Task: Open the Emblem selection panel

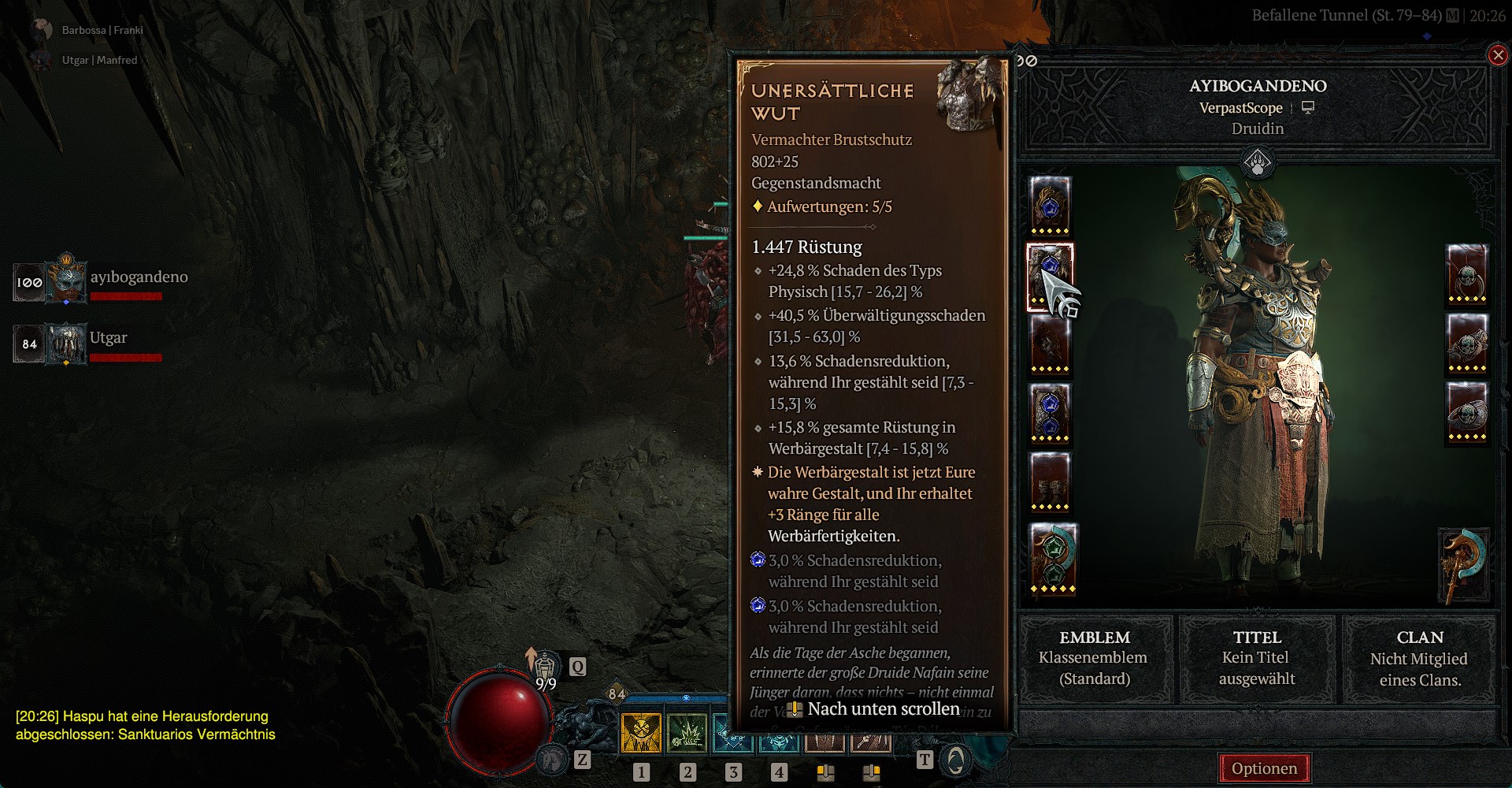Action: click(x=1095, y=658)
